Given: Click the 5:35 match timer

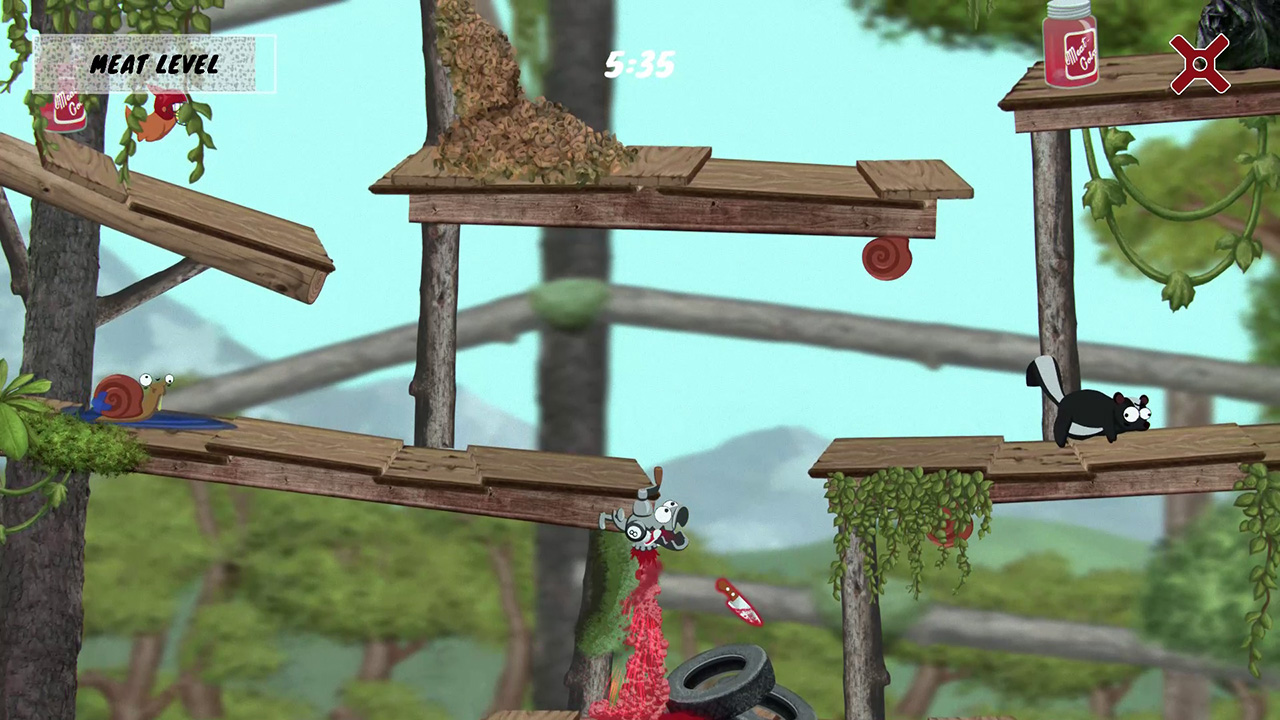Looking at the screenshot, I should click(640, 65).
